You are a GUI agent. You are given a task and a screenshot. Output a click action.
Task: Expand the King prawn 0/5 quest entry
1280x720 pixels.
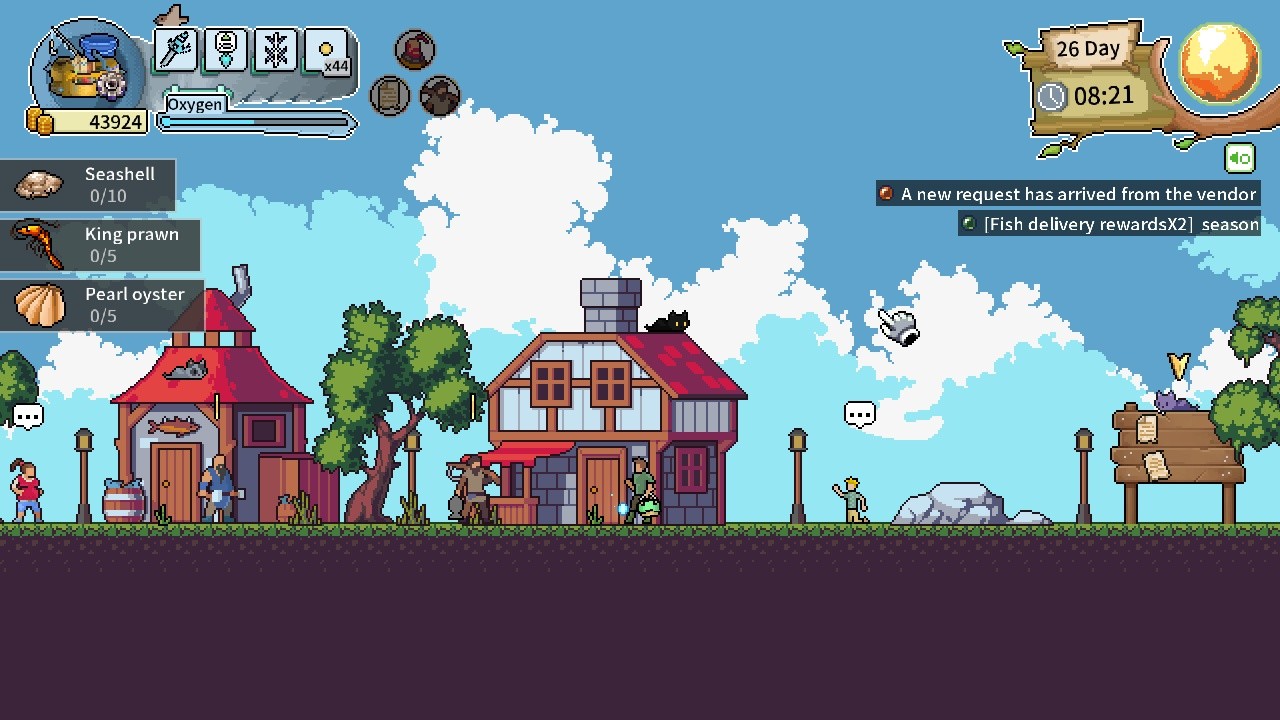100,244
